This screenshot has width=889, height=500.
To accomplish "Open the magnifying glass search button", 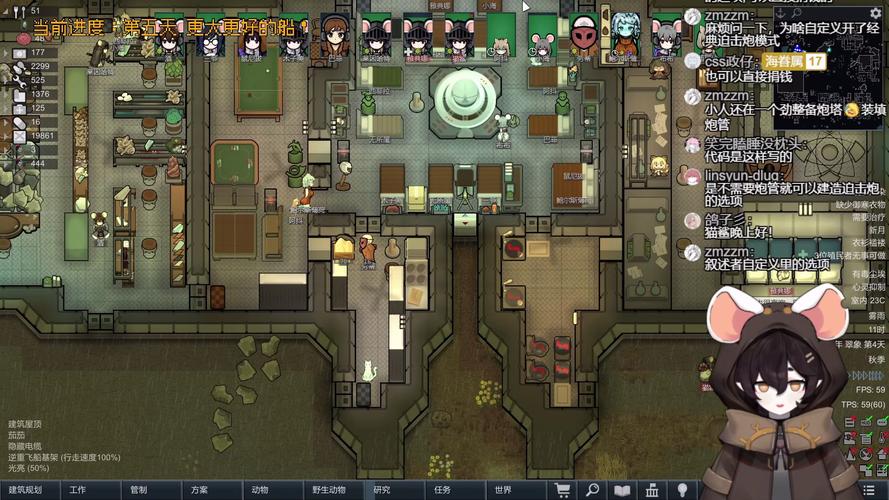I will 593,490.
